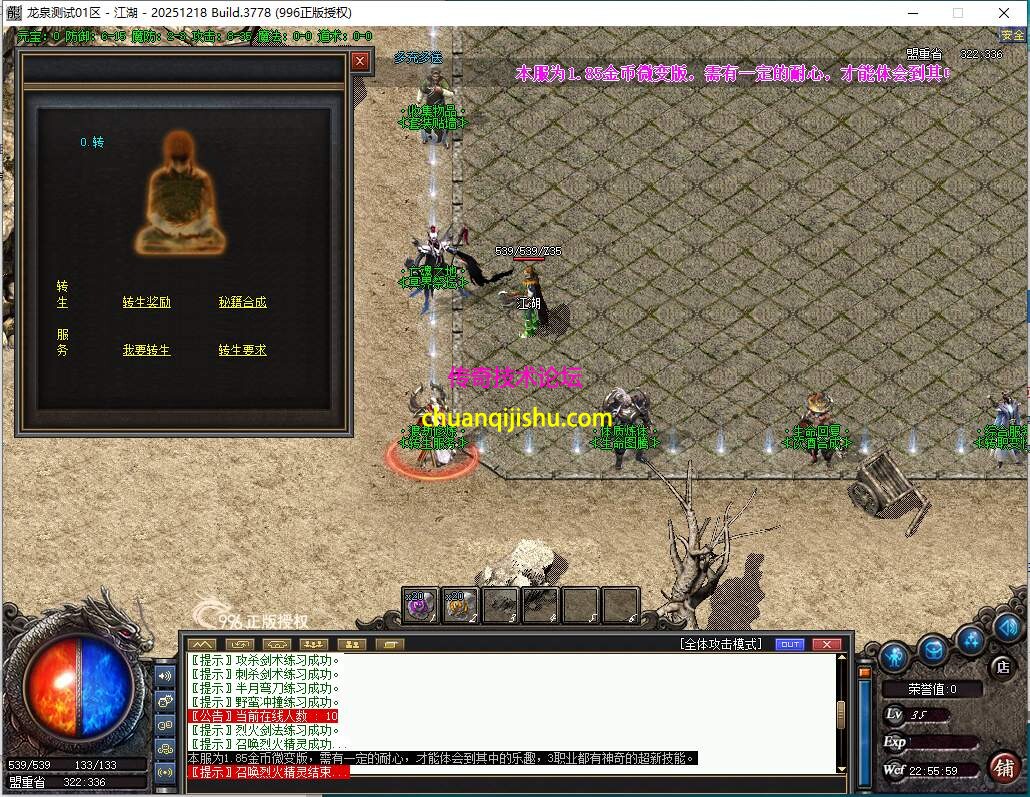Open the red 铺 stall button
The image size is (1030, 797).
point(1004,767)
